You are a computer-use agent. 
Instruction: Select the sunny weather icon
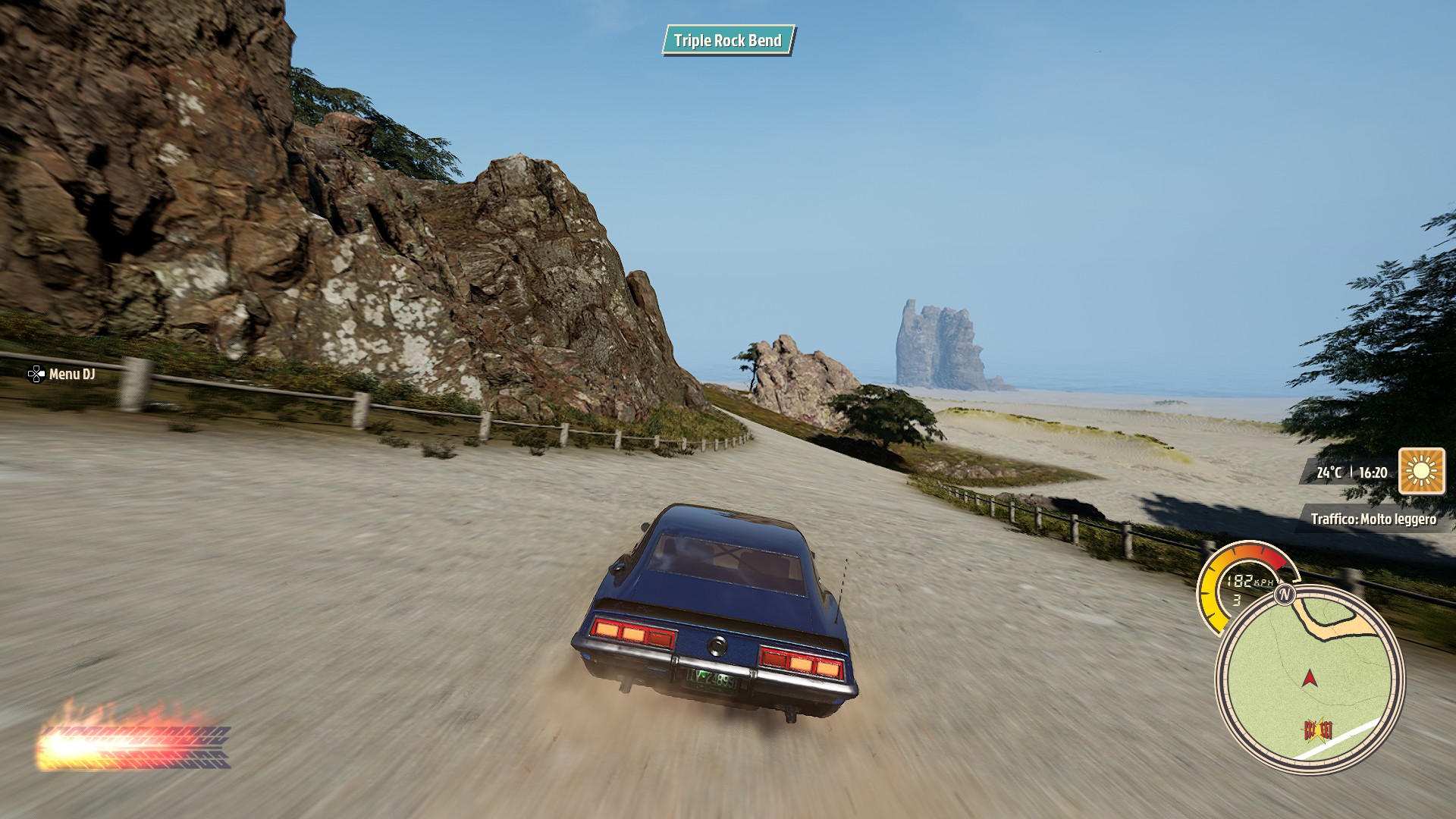point(1421,472)
